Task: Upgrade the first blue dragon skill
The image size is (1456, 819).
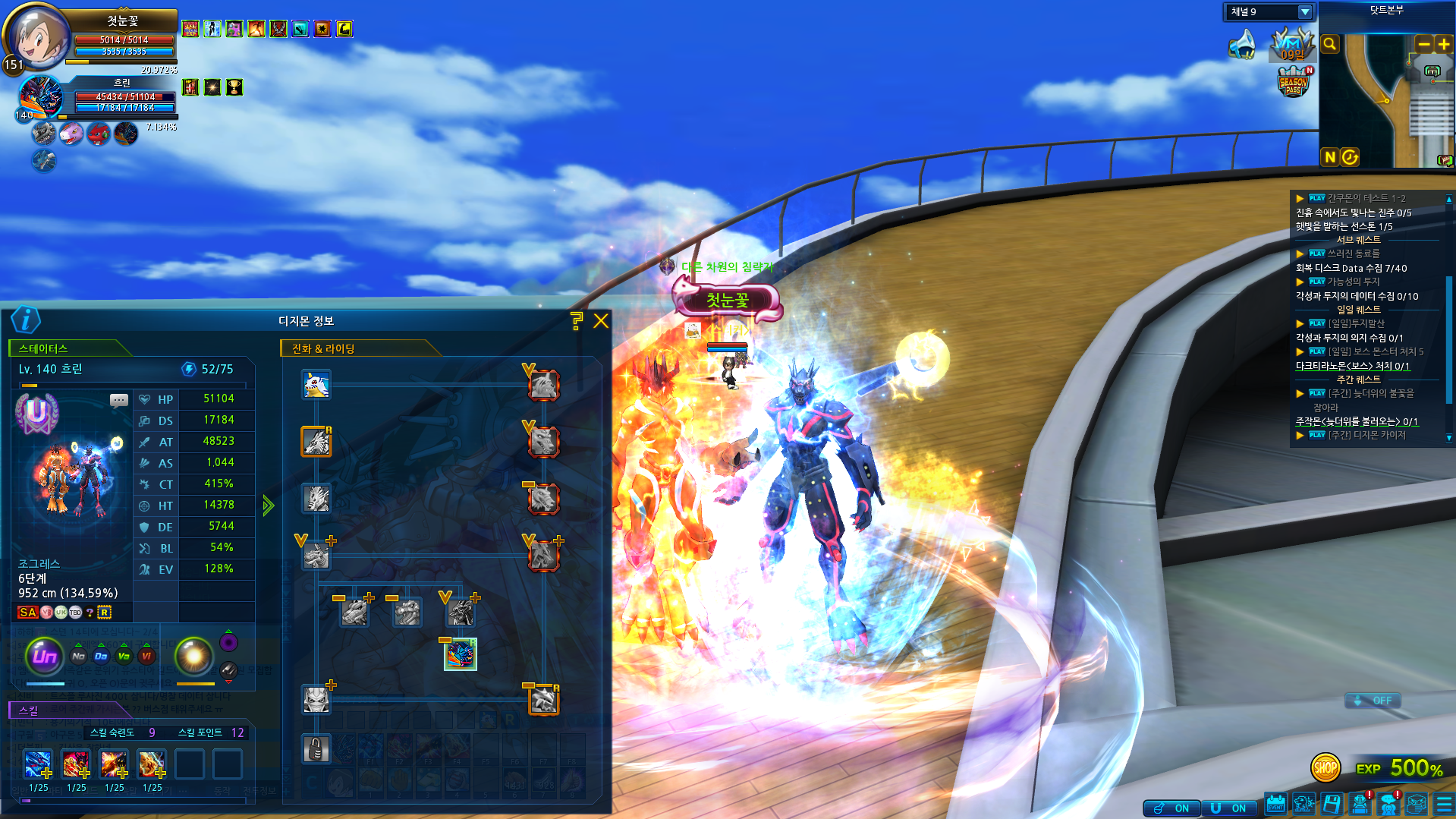Action: (47, 773)
